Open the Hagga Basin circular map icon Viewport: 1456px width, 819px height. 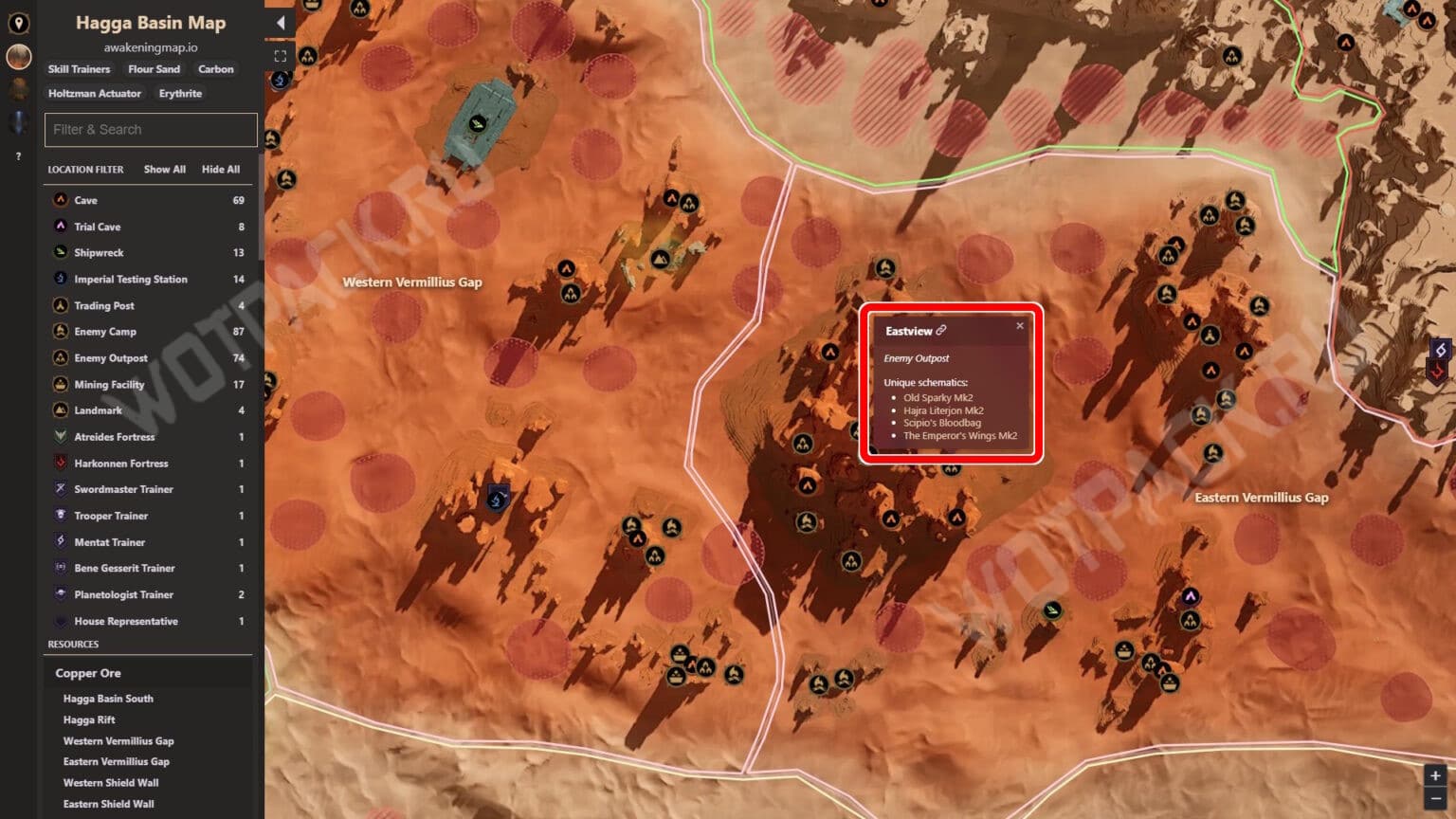(17, 57)
